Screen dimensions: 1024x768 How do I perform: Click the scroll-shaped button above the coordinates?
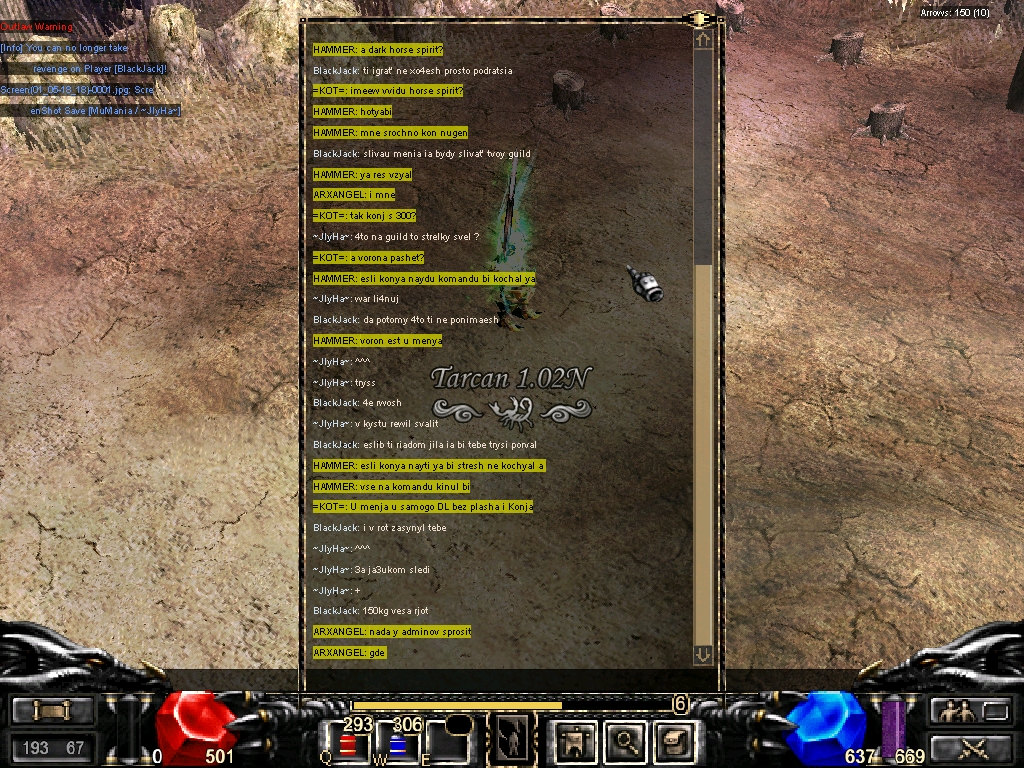(52, 711)
